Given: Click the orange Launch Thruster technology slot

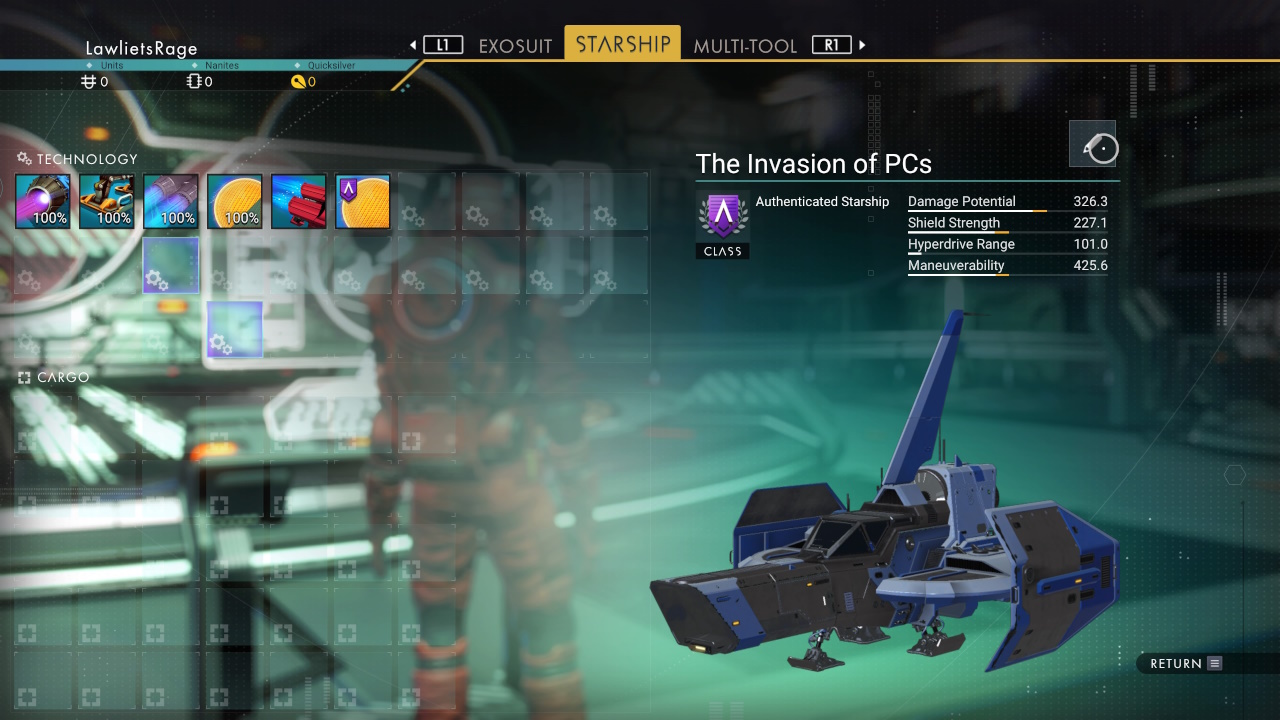Looking at the screenshot, I should 107,201.
